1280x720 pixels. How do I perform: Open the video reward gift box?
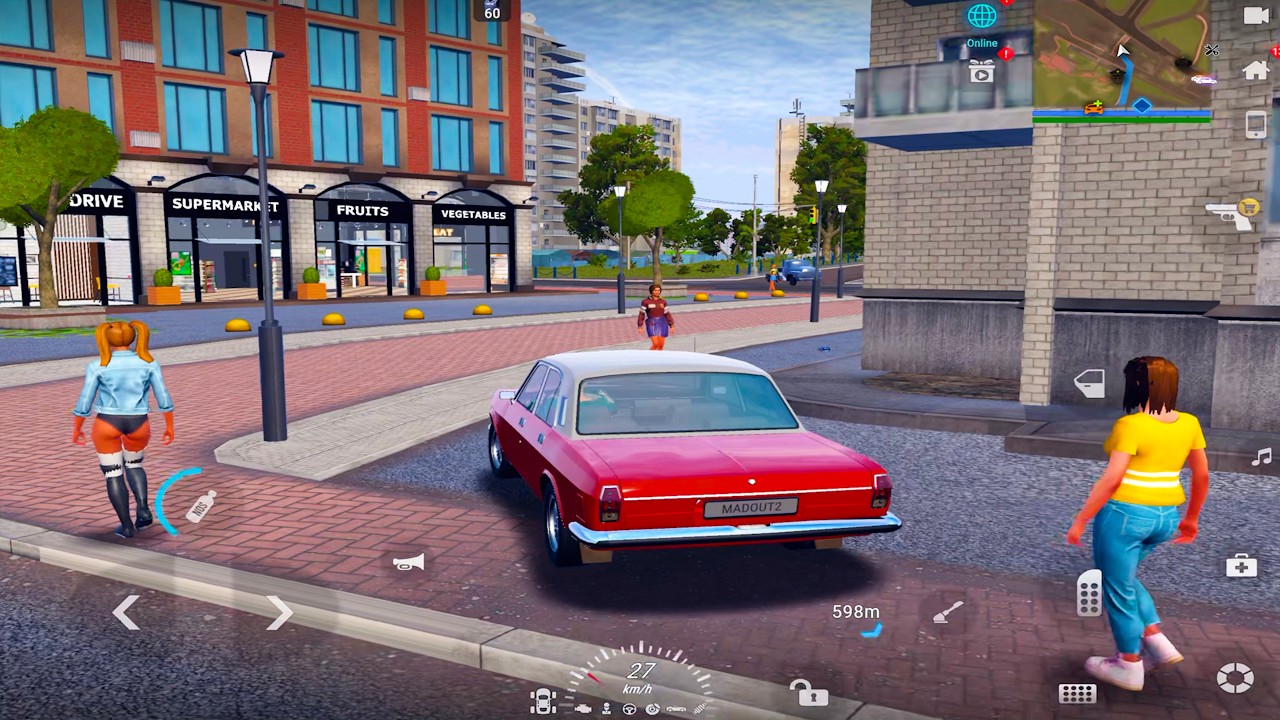(x=982, y=71)
